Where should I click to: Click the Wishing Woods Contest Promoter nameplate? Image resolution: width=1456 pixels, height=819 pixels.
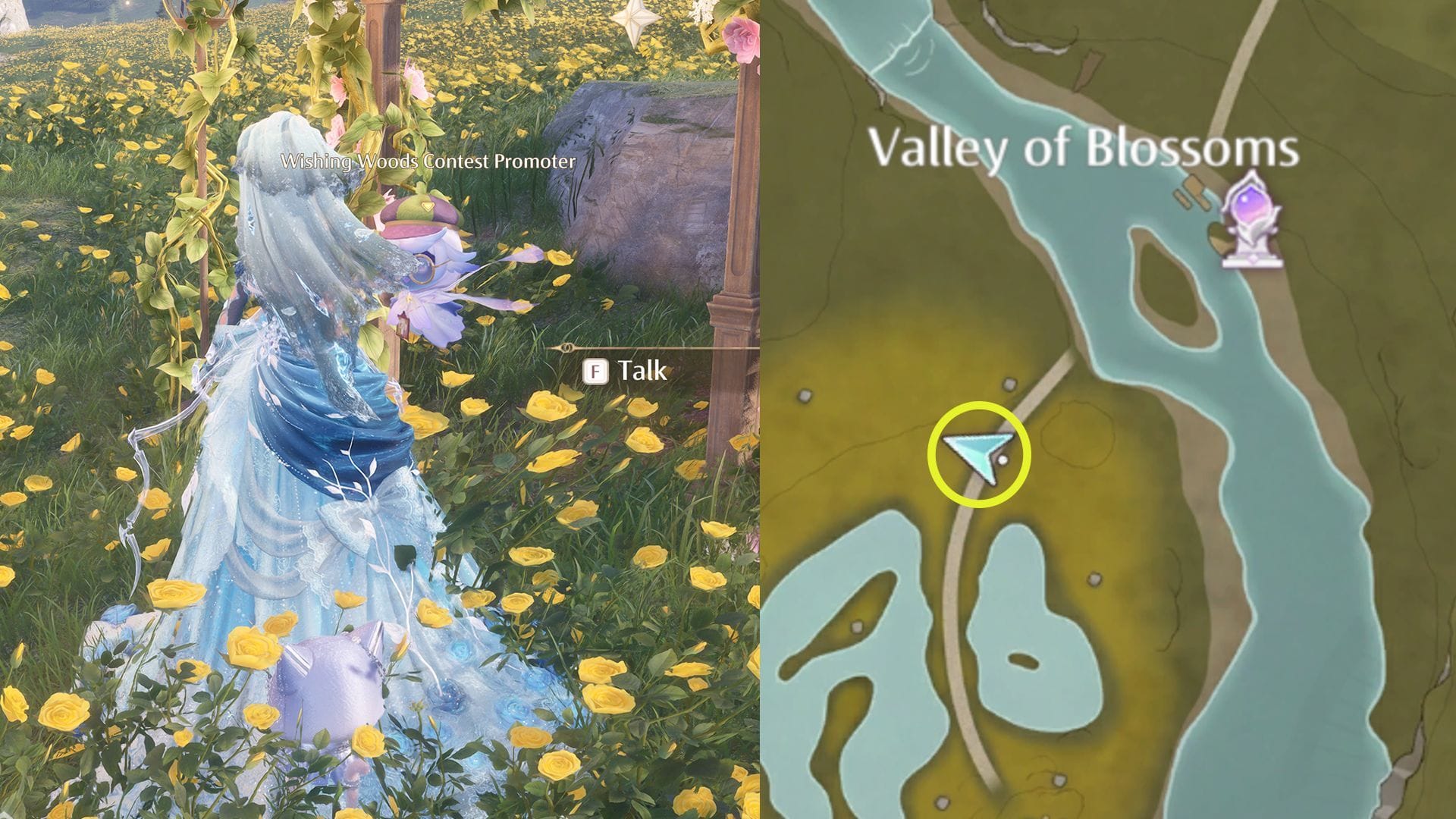coord(428,161)
